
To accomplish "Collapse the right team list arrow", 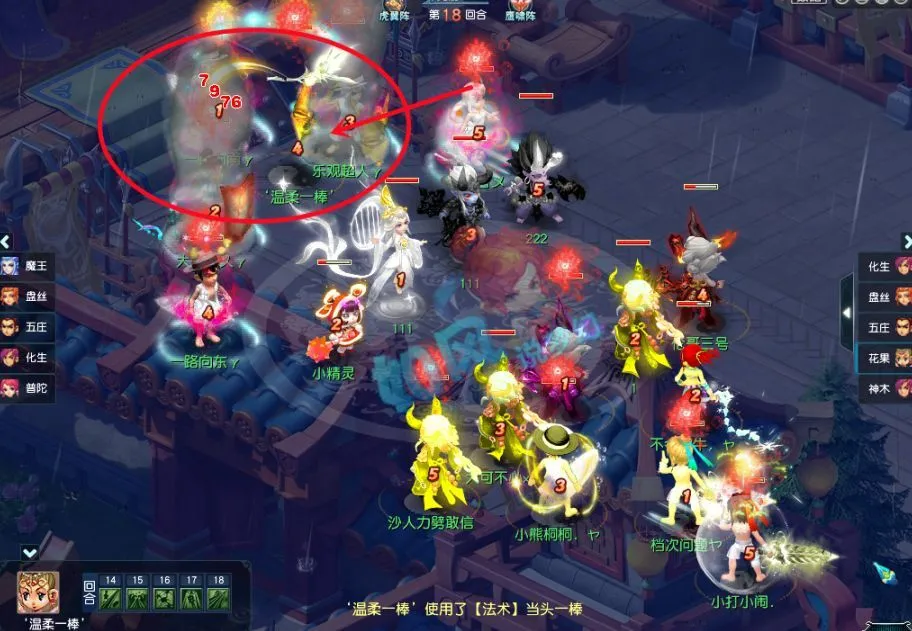I will pyautogui.click(x=906, y=241).
